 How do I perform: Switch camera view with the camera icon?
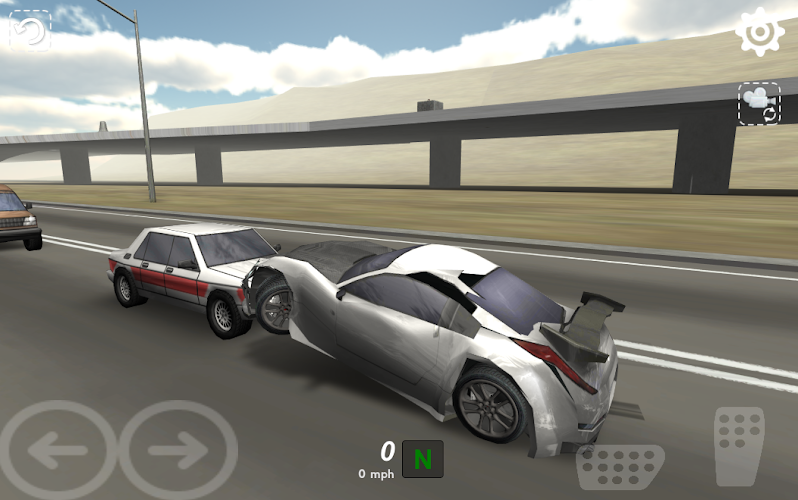(759, 103)
